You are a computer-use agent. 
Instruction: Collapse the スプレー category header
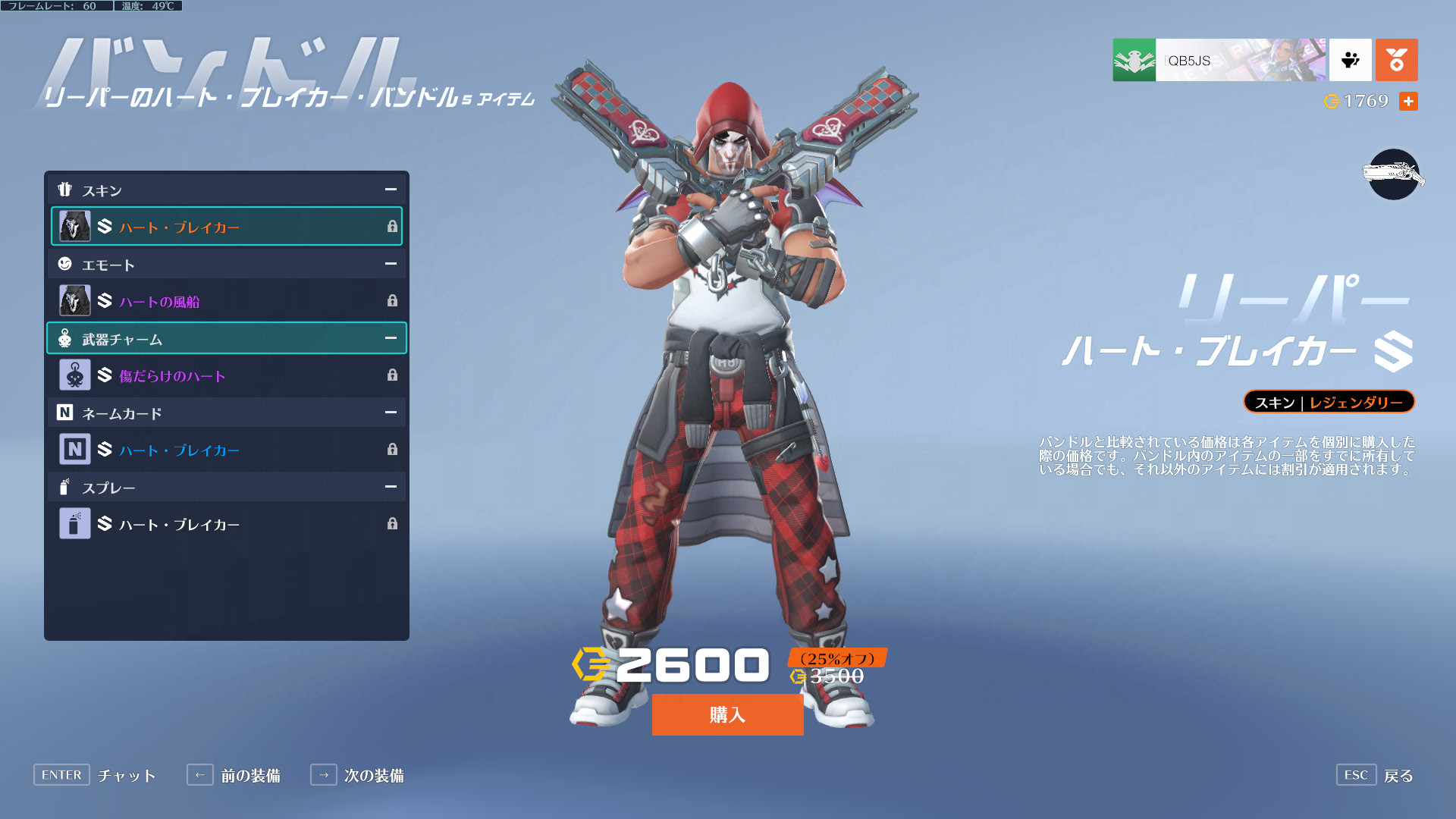391,487
